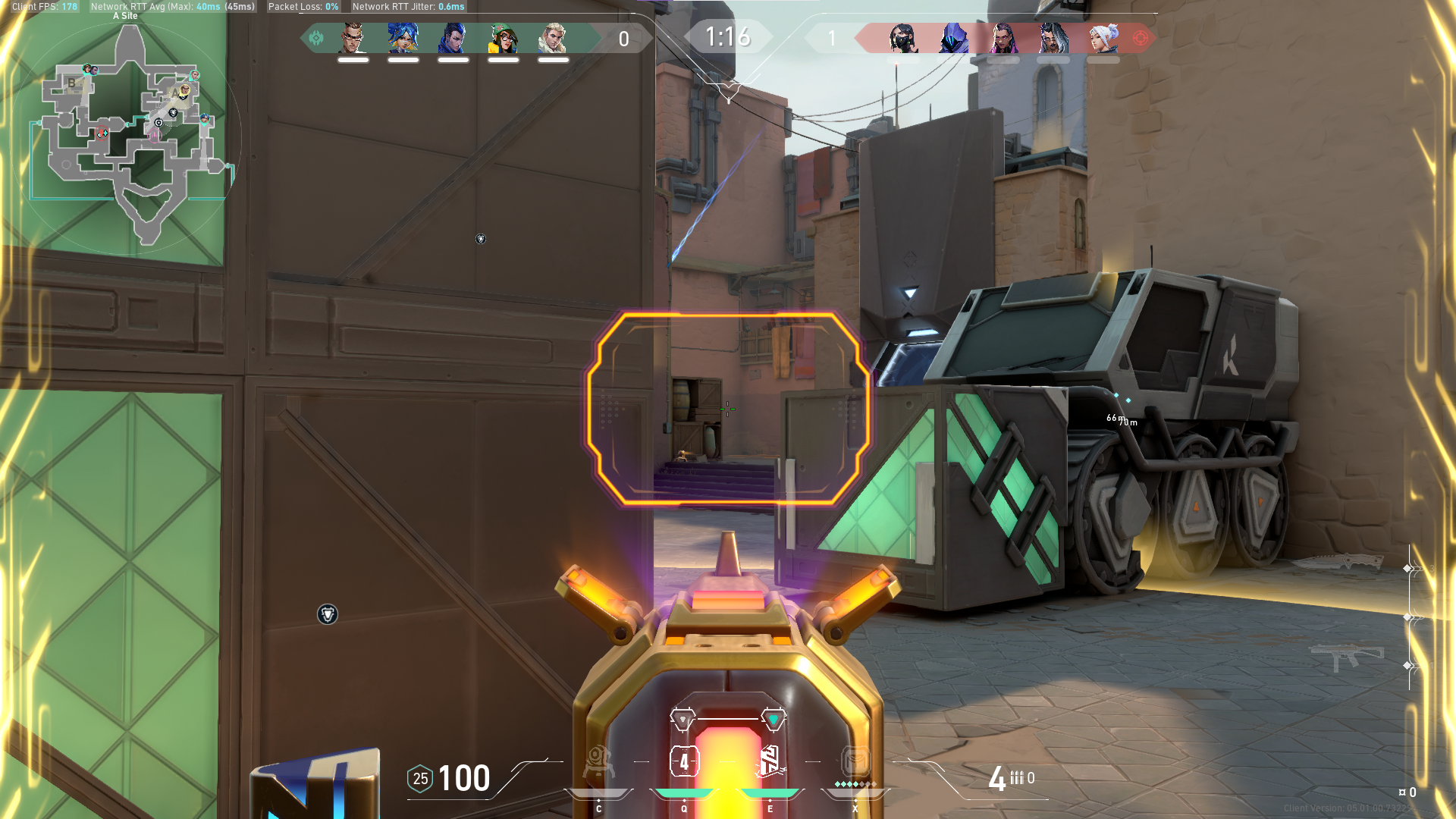
Task: Activate the ultimate ability icon above X
Action: point(855,761)
